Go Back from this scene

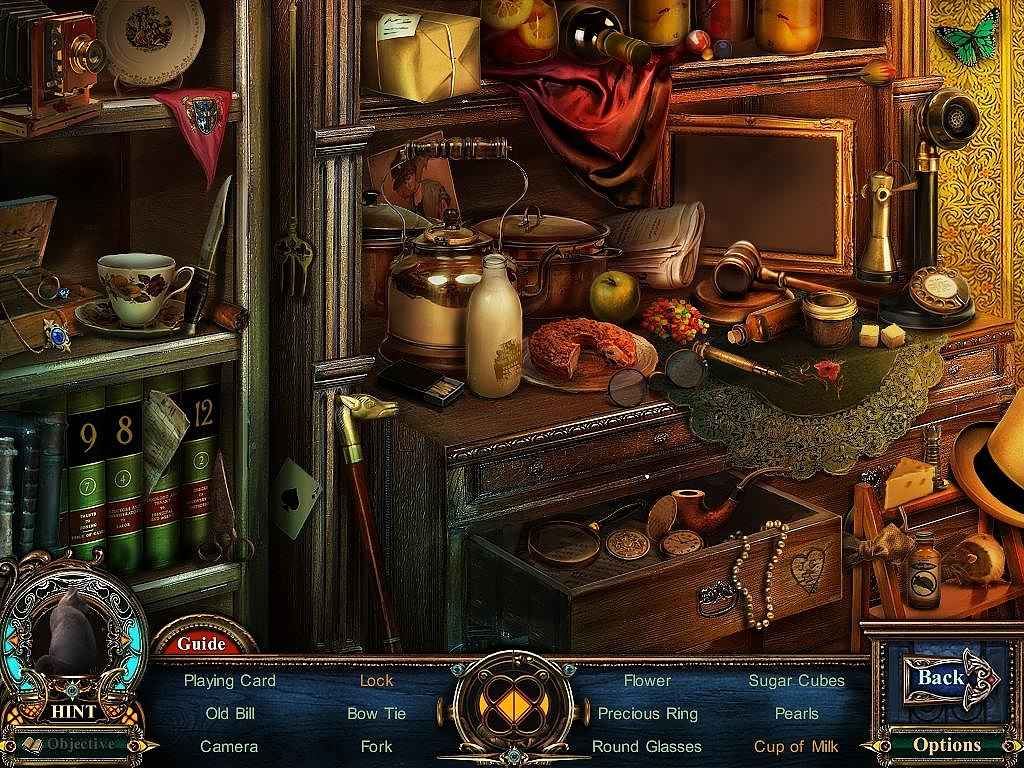coord(943,678)
